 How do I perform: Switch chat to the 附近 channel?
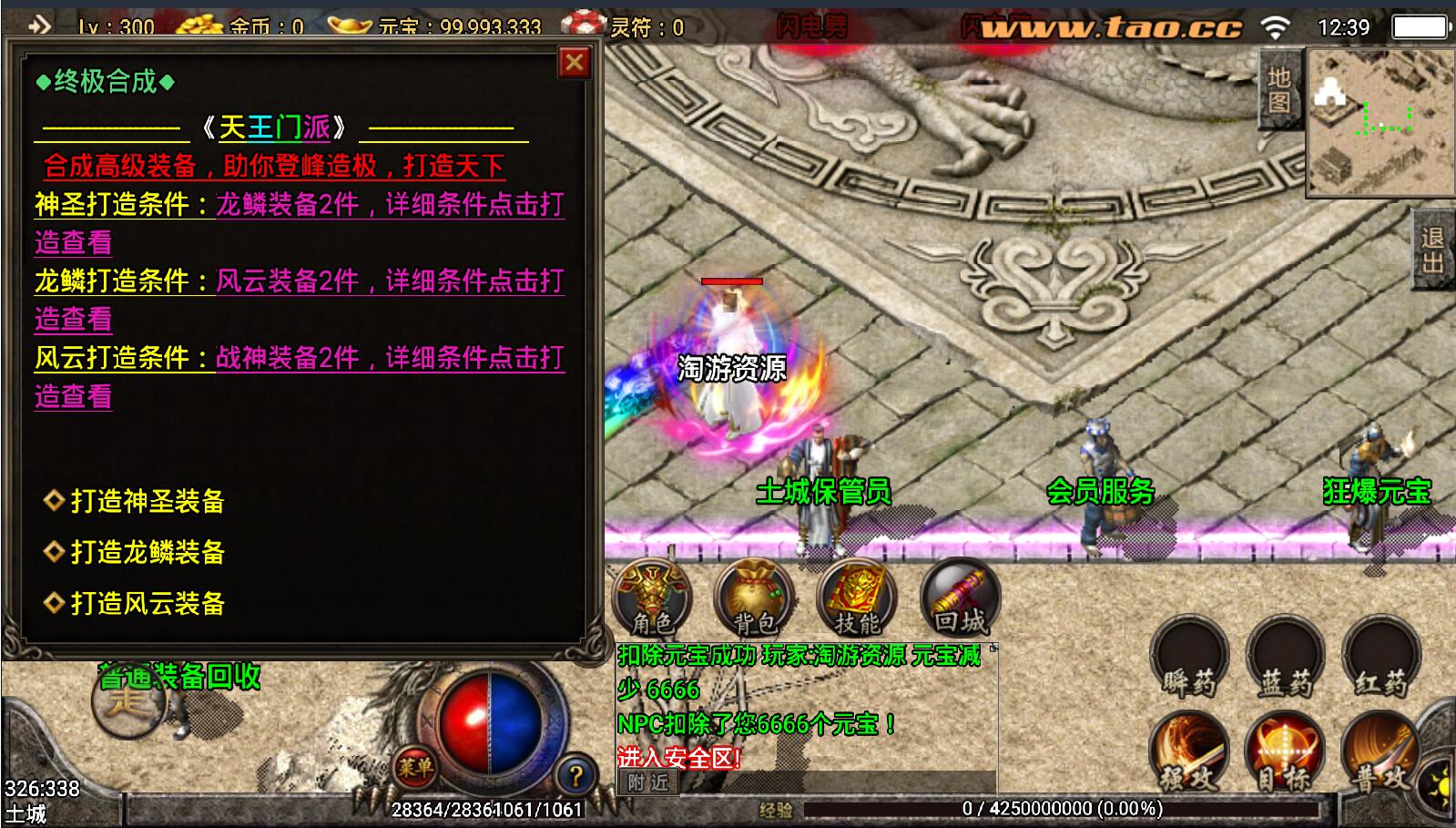[x=647, y=782]
